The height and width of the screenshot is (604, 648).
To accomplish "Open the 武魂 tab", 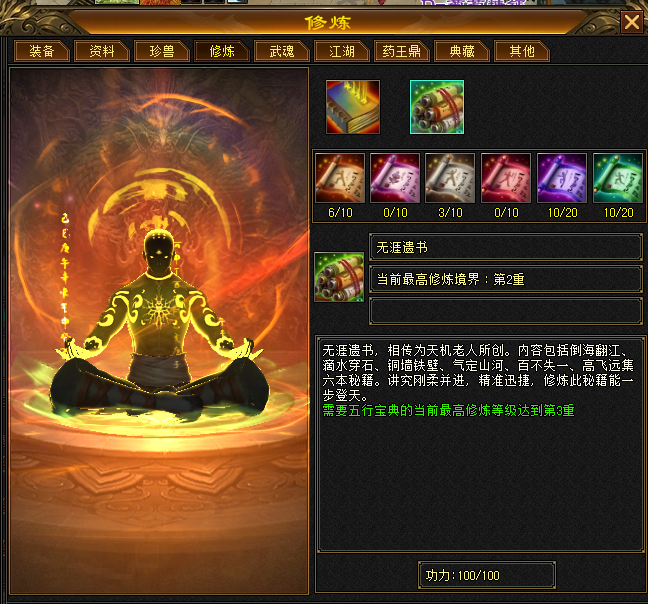I will tap(282, 51).
